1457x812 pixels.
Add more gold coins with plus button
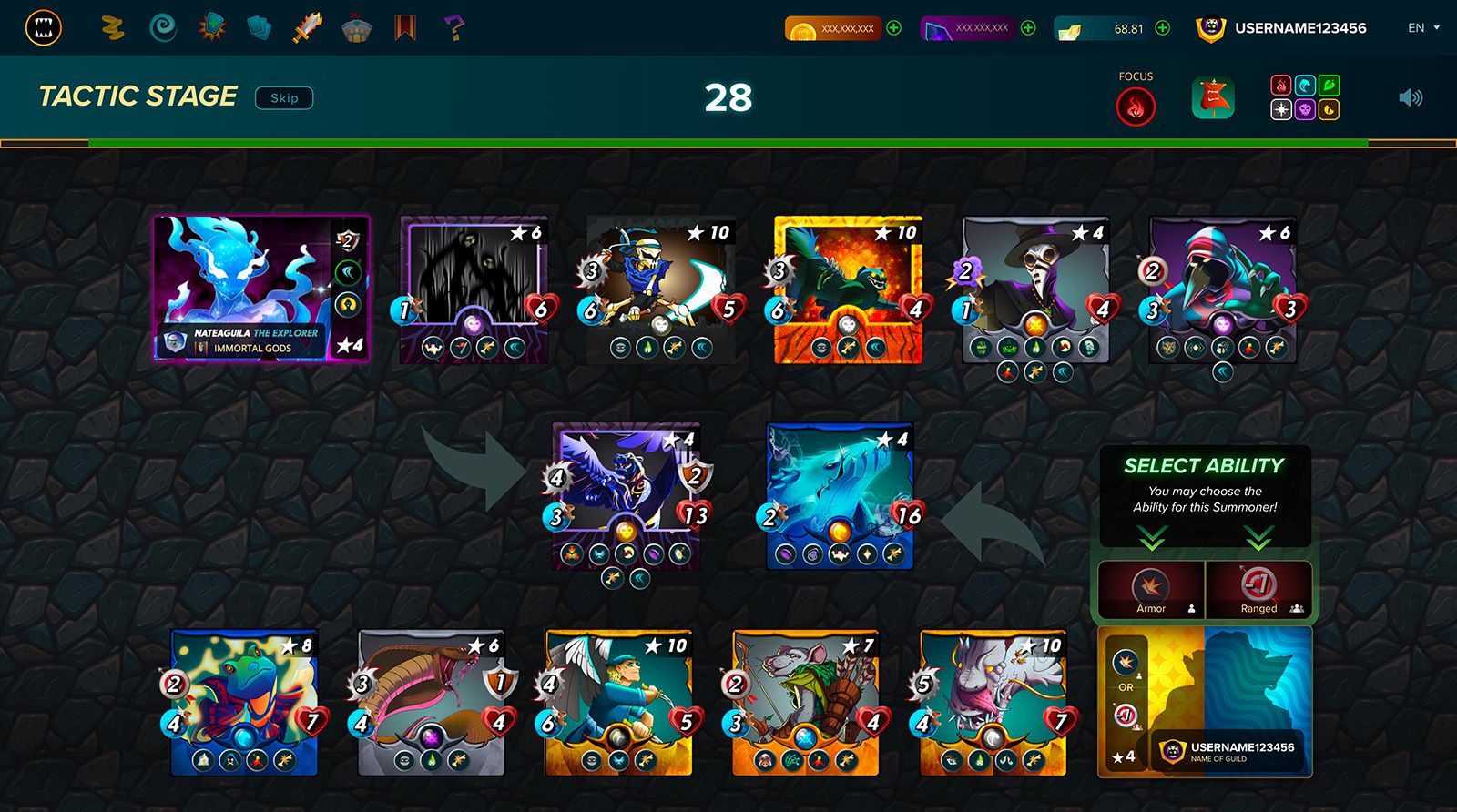[x=894, y=28]
